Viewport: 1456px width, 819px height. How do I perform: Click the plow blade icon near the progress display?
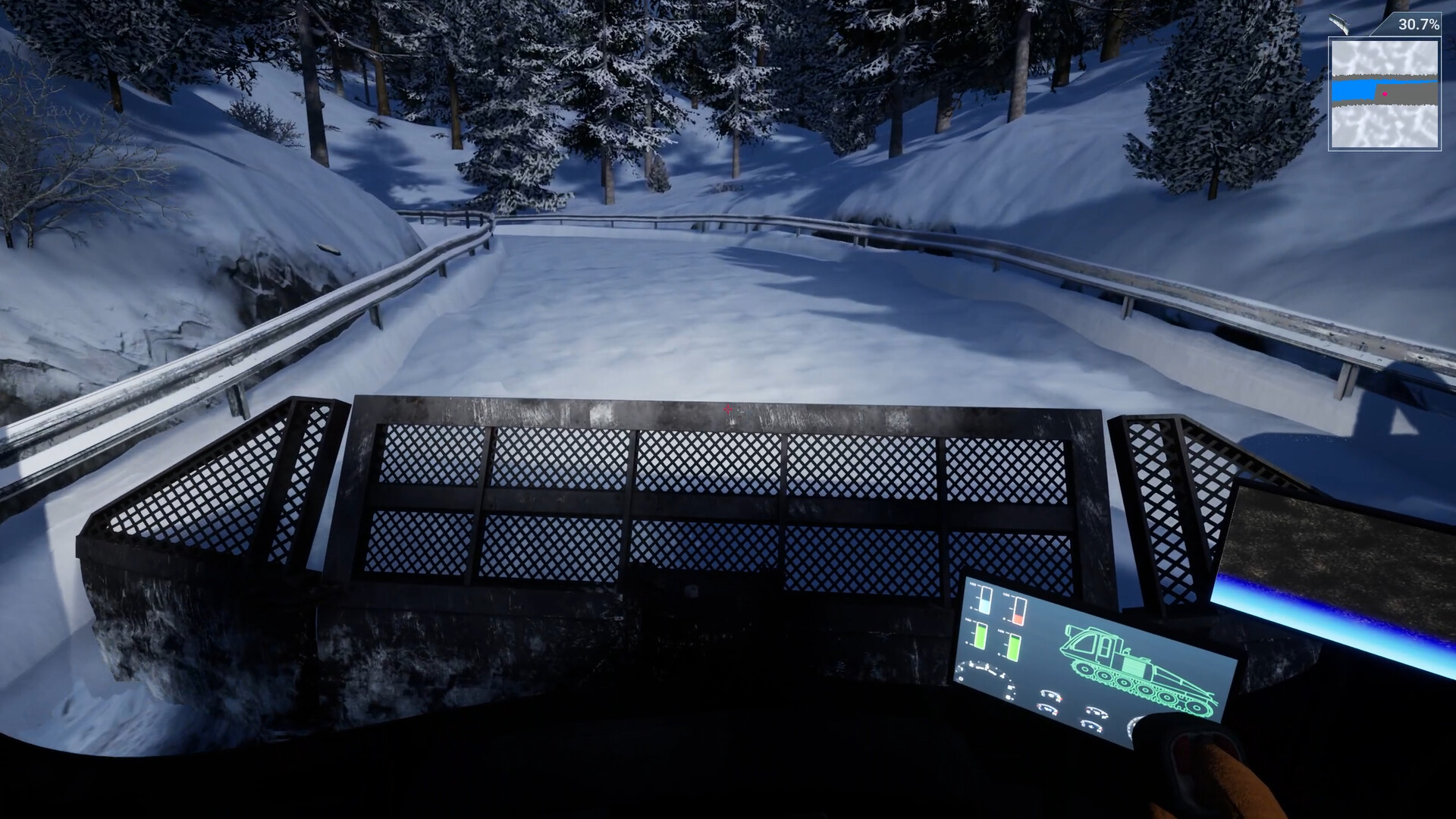(x=1340, y=24)
